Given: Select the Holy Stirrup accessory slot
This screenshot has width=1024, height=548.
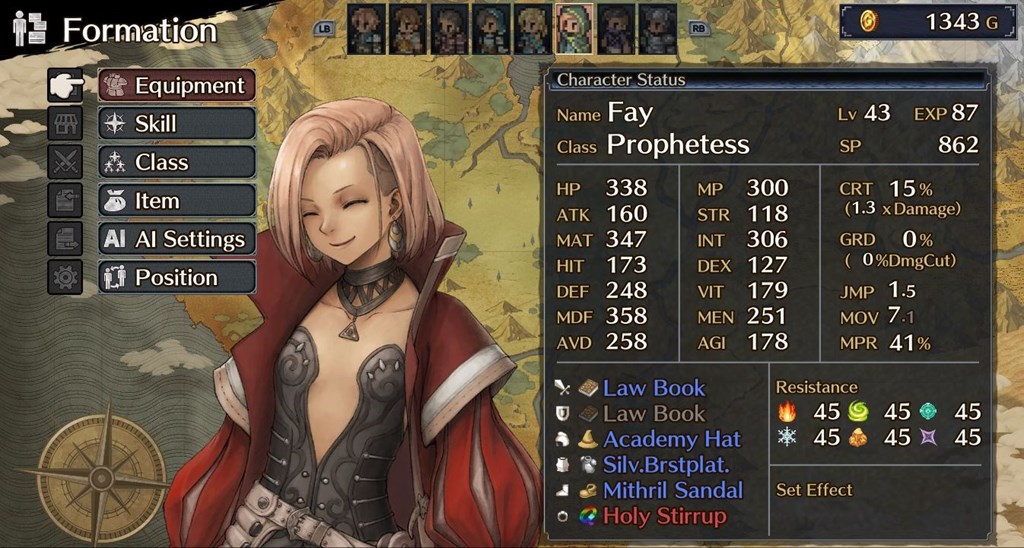Looking at the screenshot, I should [664, 516].
